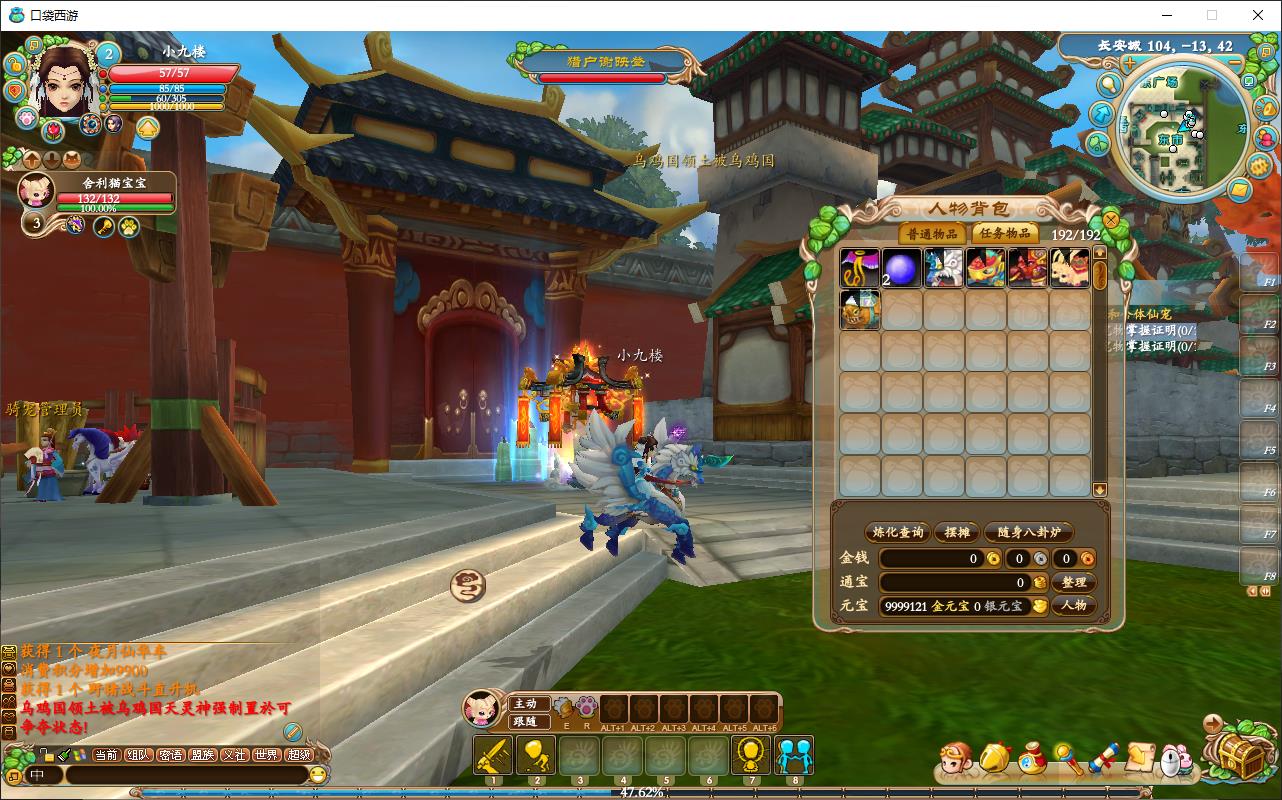Switch to the 任务物品 tab
This screenshot has height=800, width=1282.
tap(1005, 233)
